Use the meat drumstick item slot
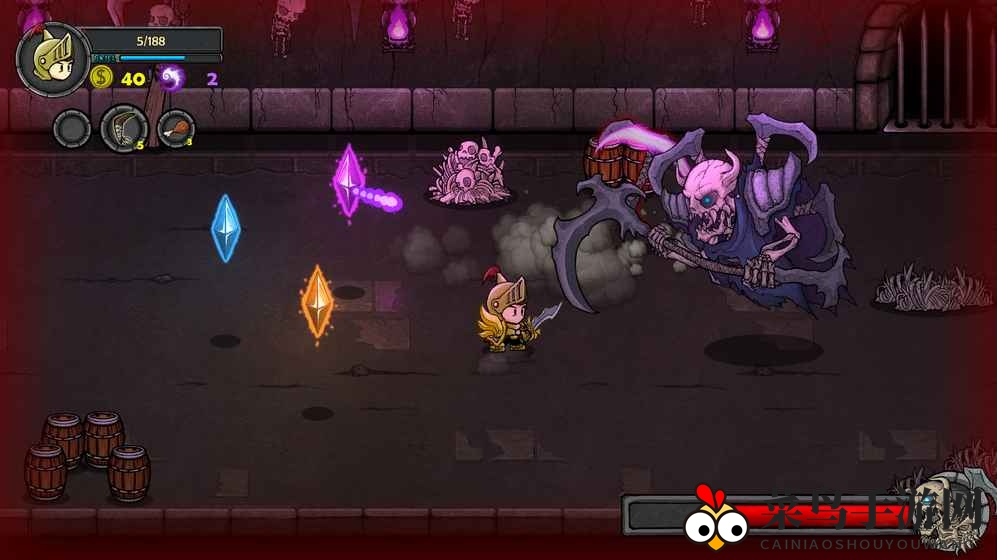This screenshot has height=560, width=997. click(176, 129)
